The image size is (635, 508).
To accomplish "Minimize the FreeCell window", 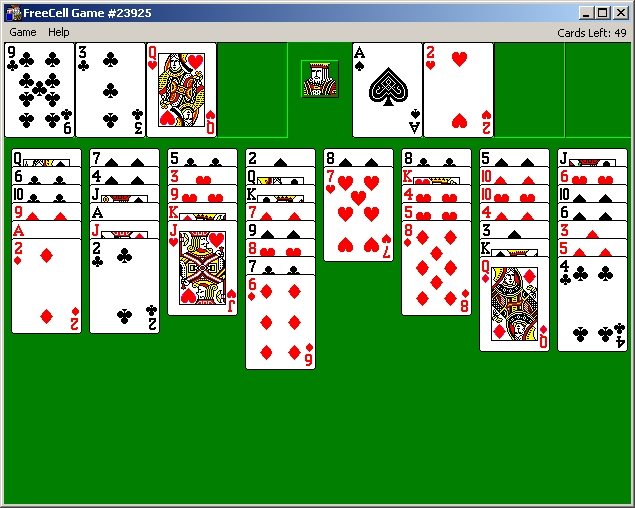I will click(585, 12).
